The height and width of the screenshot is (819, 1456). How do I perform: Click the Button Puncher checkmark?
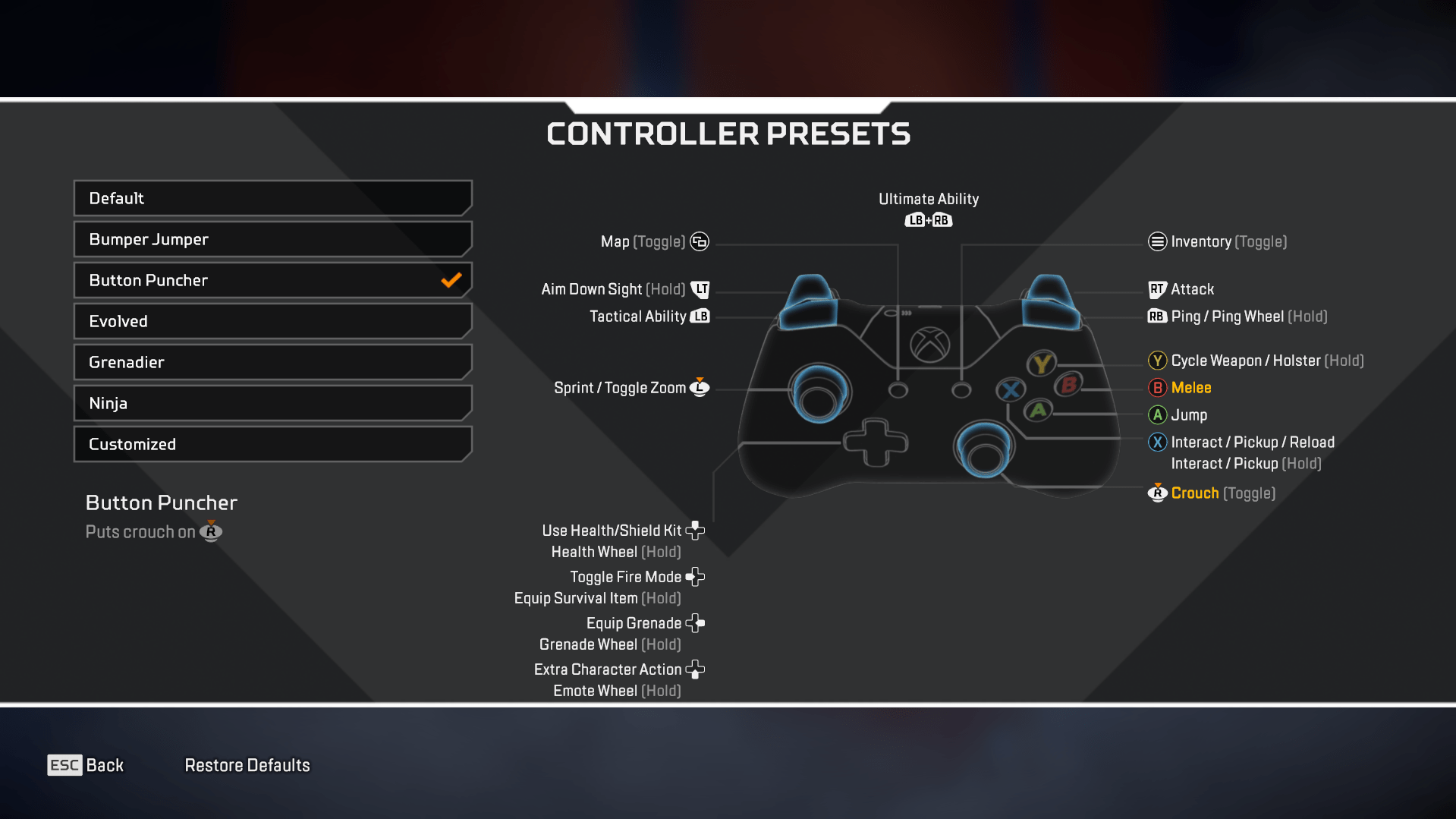451,280
